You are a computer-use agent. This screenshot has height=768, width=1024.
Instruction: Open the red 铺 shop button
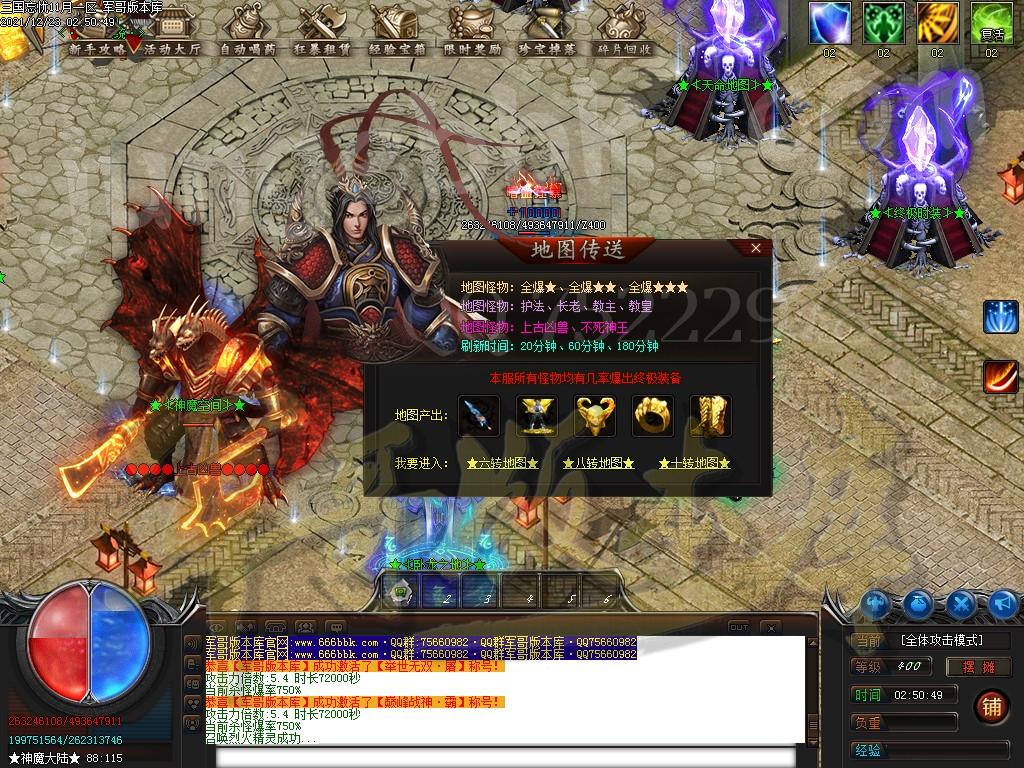tap(992, 705)
